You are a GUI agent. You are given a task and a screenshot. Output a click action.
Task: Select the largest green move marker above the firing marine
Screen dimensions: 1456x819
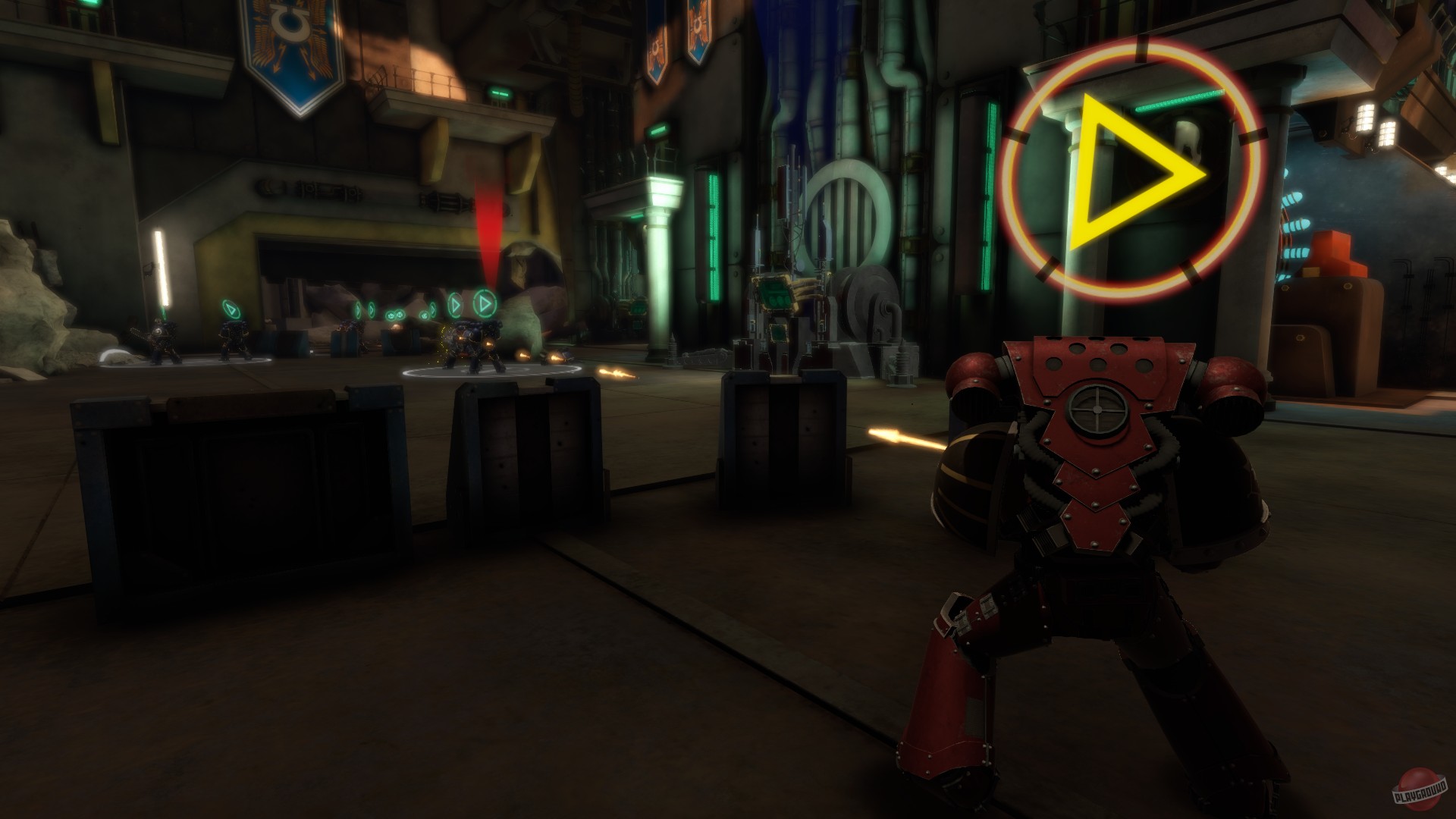point(486,304)
